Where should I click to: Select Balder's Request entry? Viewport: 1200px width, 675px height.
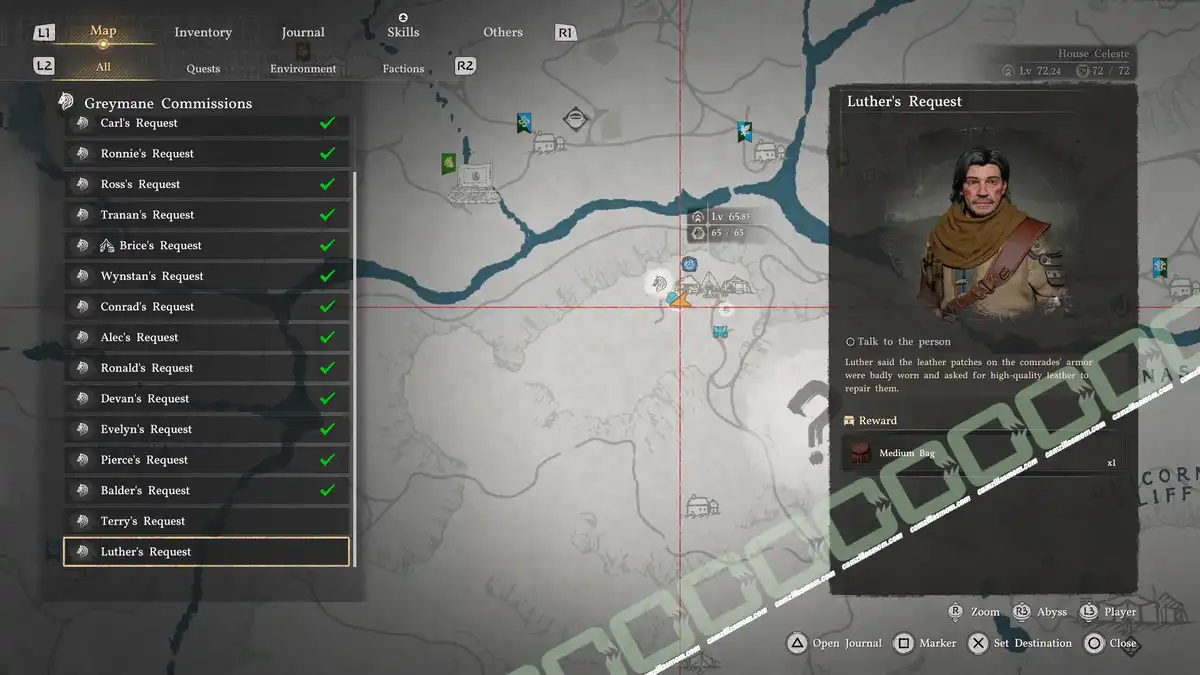tap(206, 490)
